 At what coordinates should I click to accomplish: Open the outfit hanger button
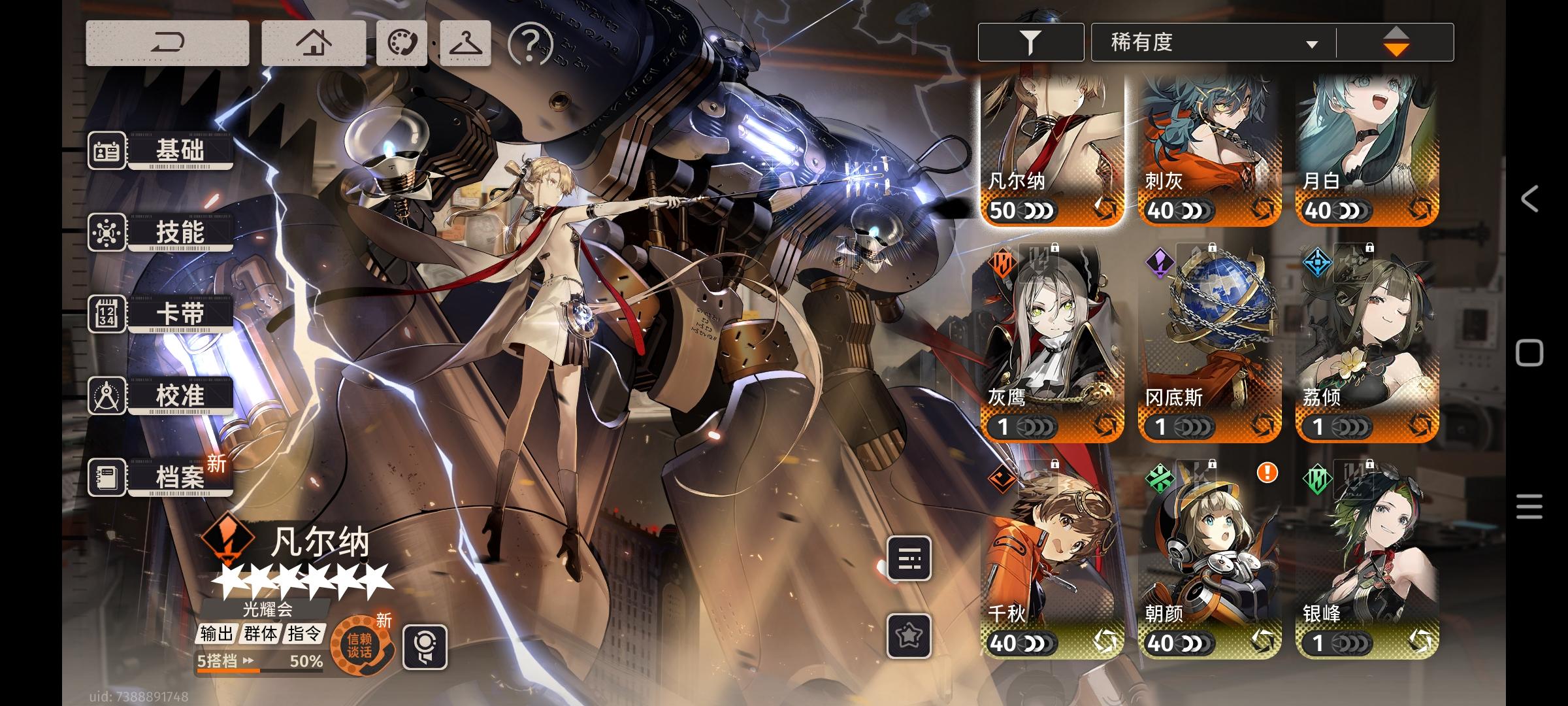pyautogui.click(x=465, y=43)
